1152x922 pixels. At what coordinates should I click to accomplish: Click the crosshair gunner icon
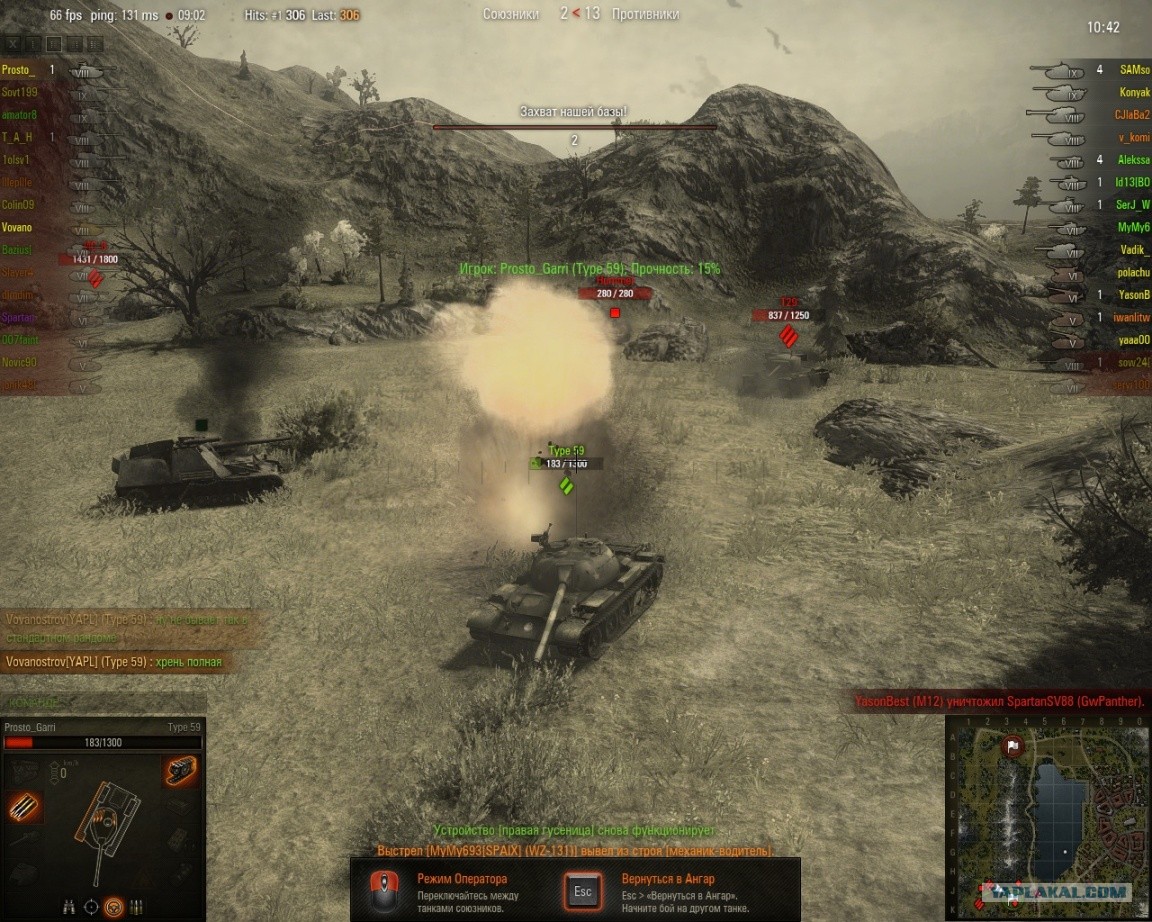(92, 907)
